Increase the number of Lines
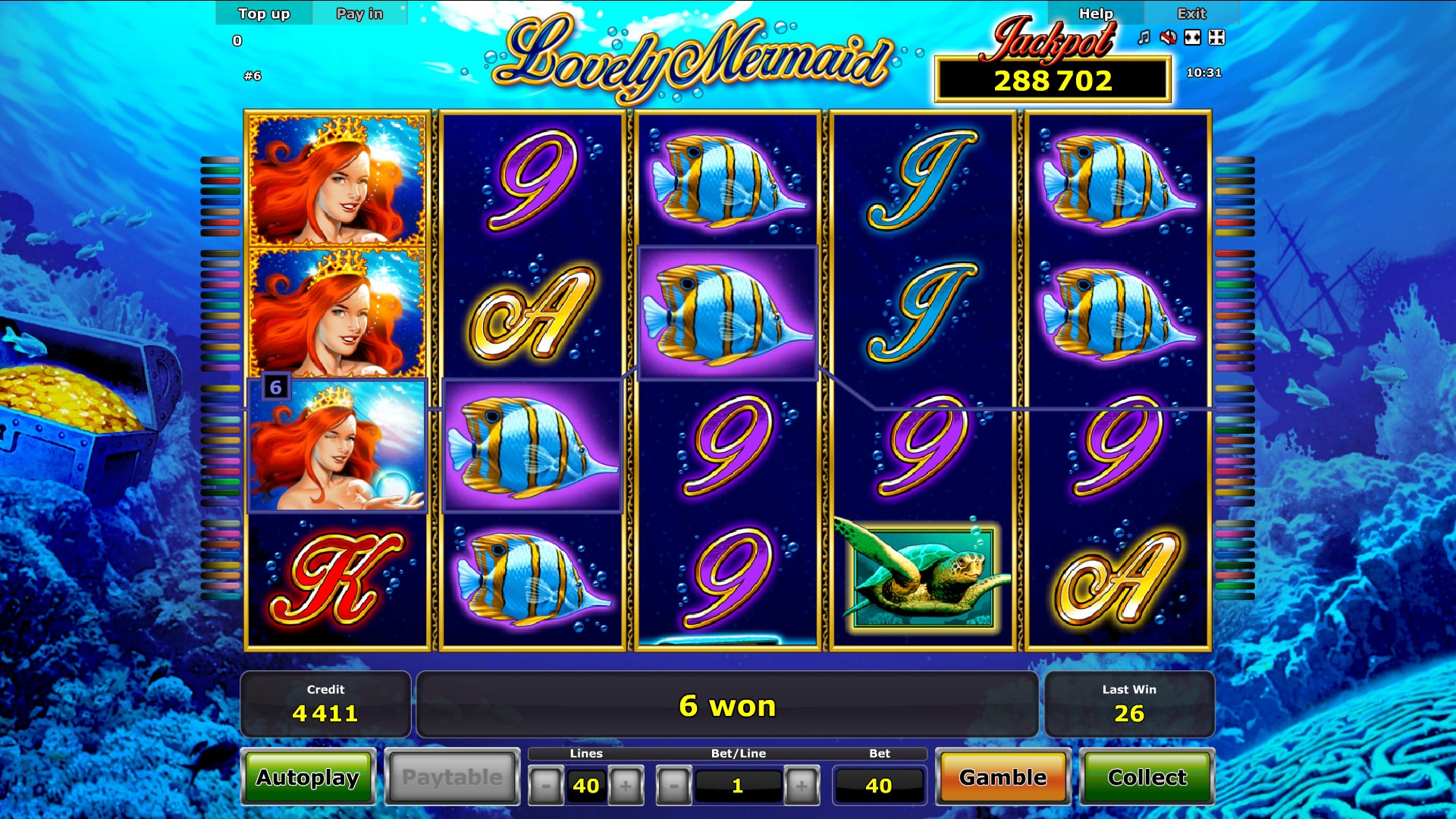The height and width of the screenshot is (819, 1456). click(x=626, y=786)
